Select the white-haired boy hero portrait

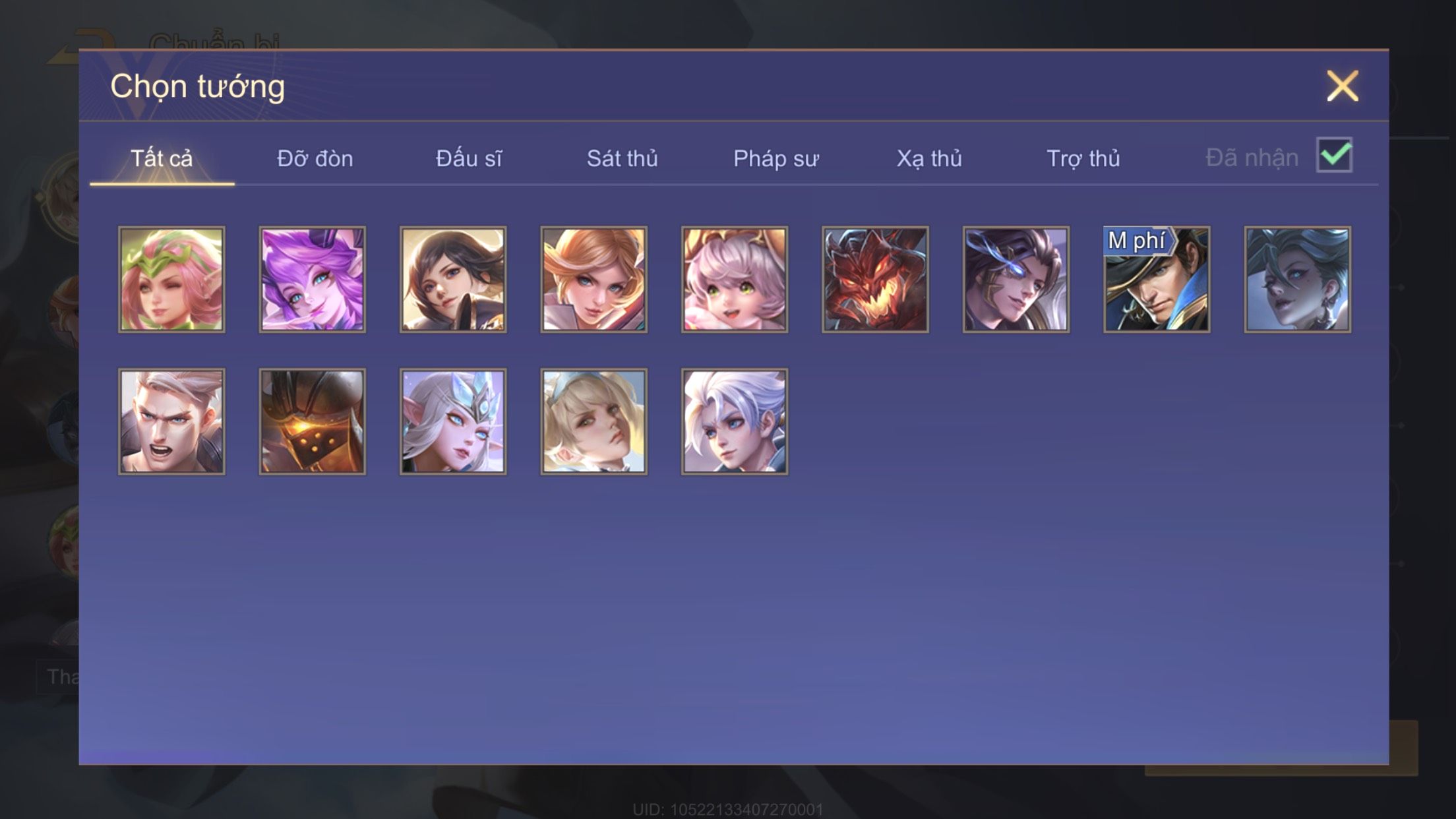coord(735,421)
